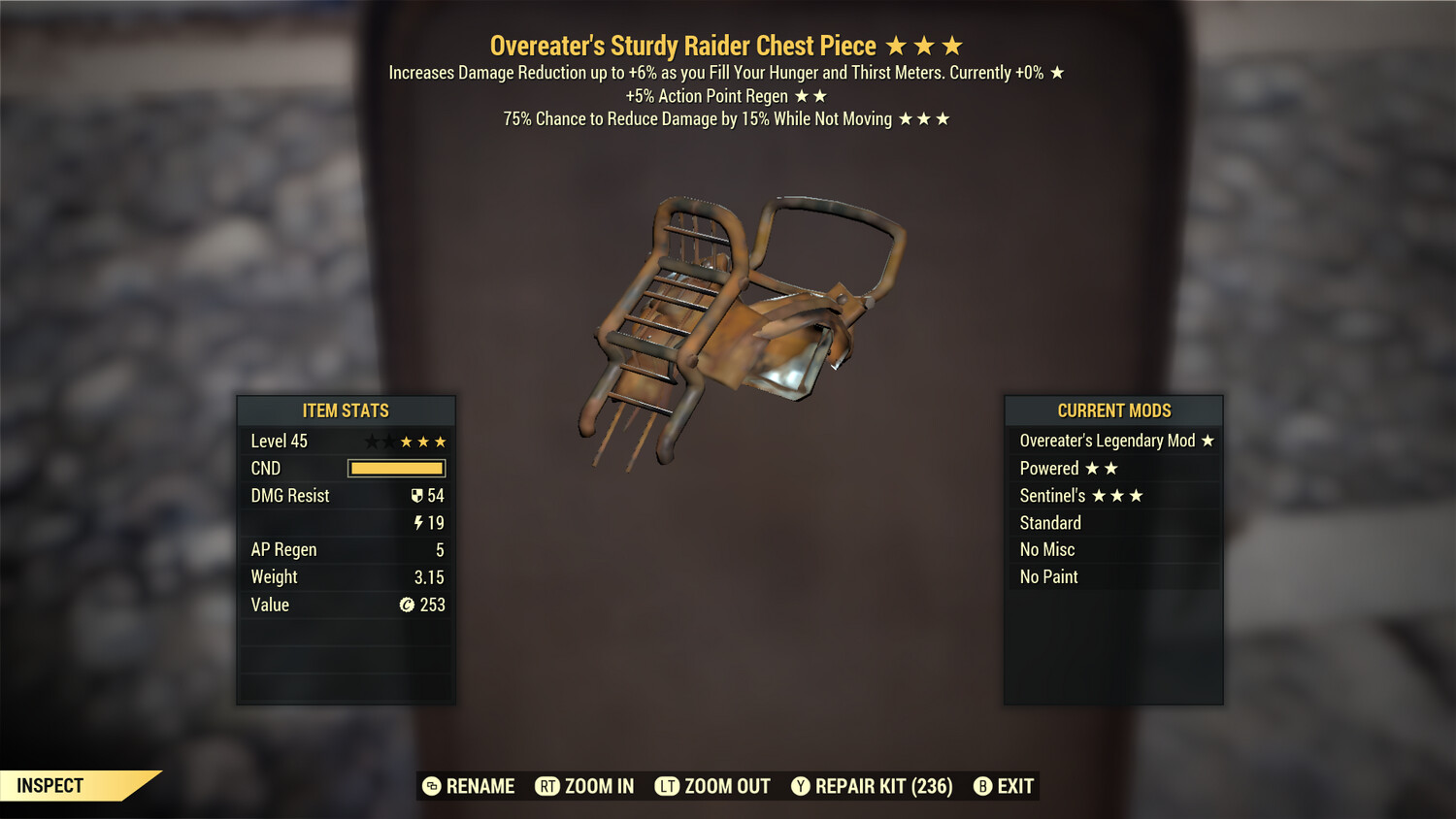This screenshot has width=1456, height=819.
Task: Switch to the Inspect tab
Action: click(50, 785)
